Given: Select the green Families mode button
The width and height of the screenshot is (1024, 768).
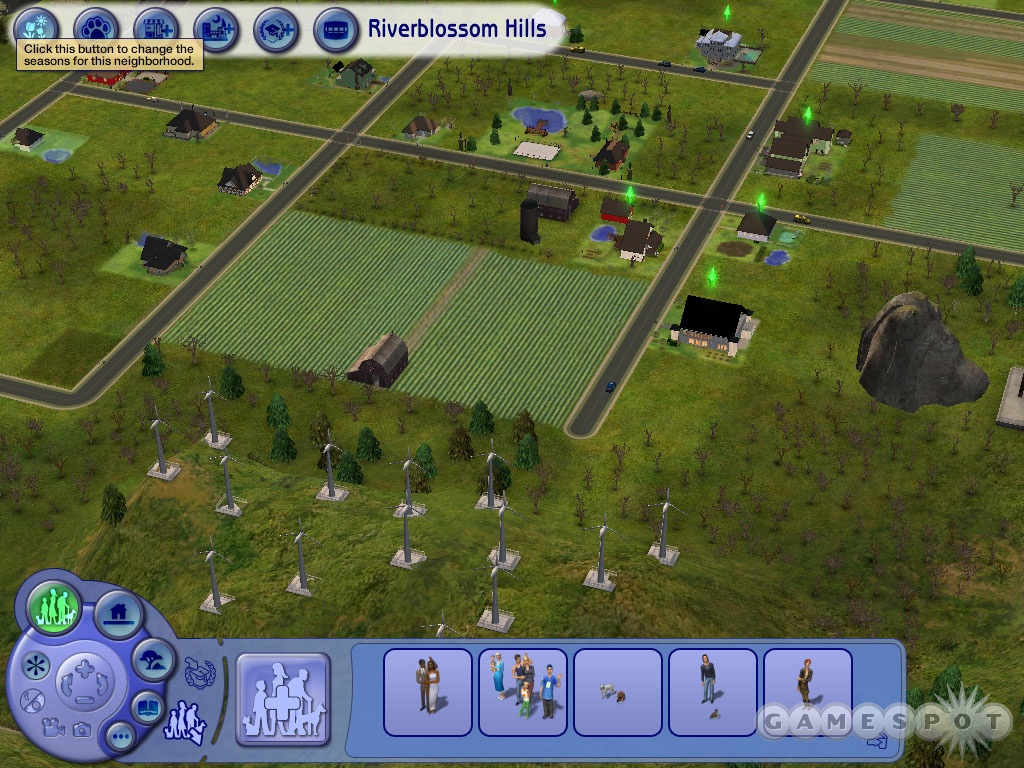Looking at the screenshot, I should pyautogui.click(x=54, y=607).
